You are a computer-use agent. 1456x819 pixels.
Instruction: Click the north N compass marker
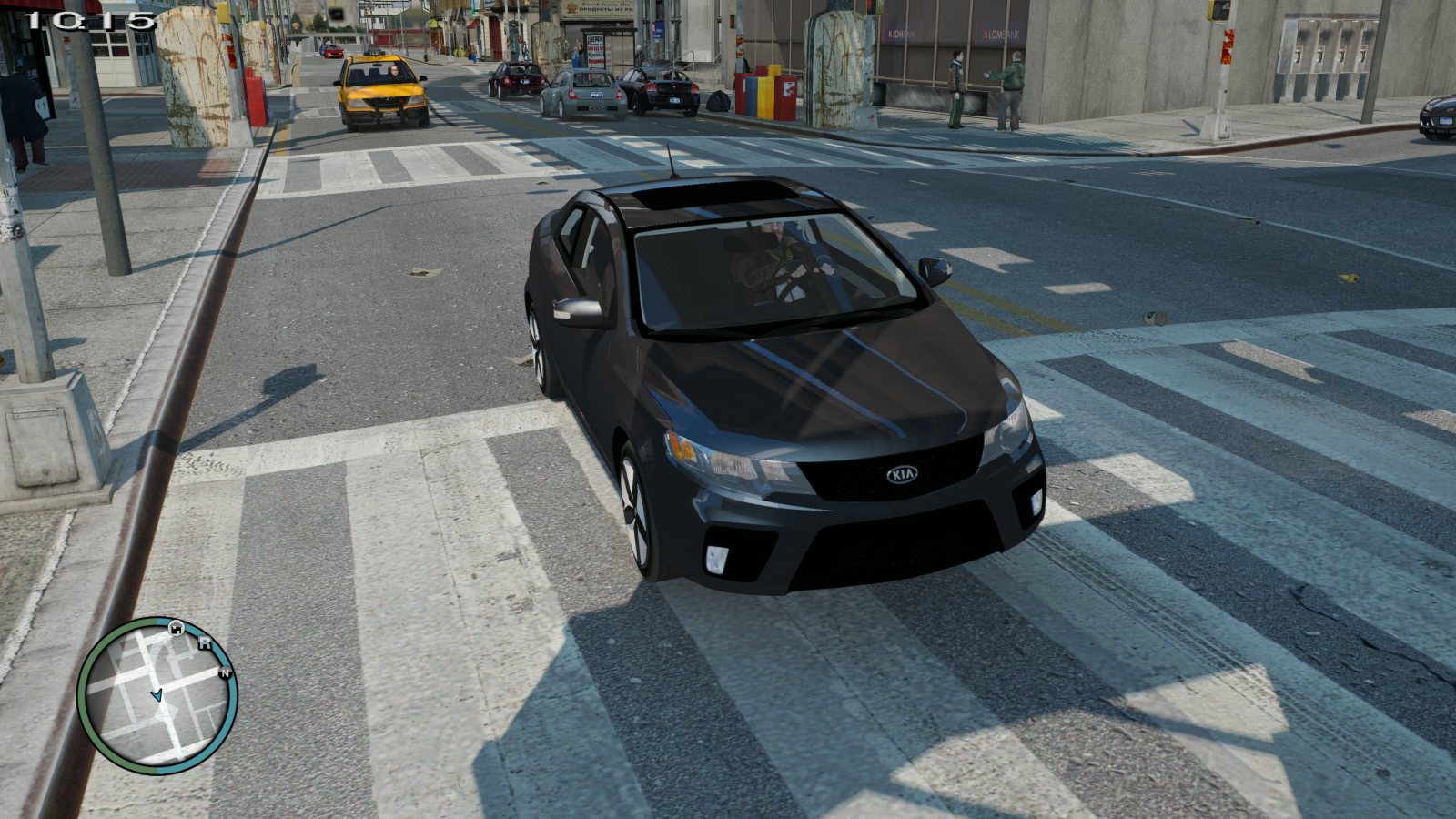click(225, 673)
